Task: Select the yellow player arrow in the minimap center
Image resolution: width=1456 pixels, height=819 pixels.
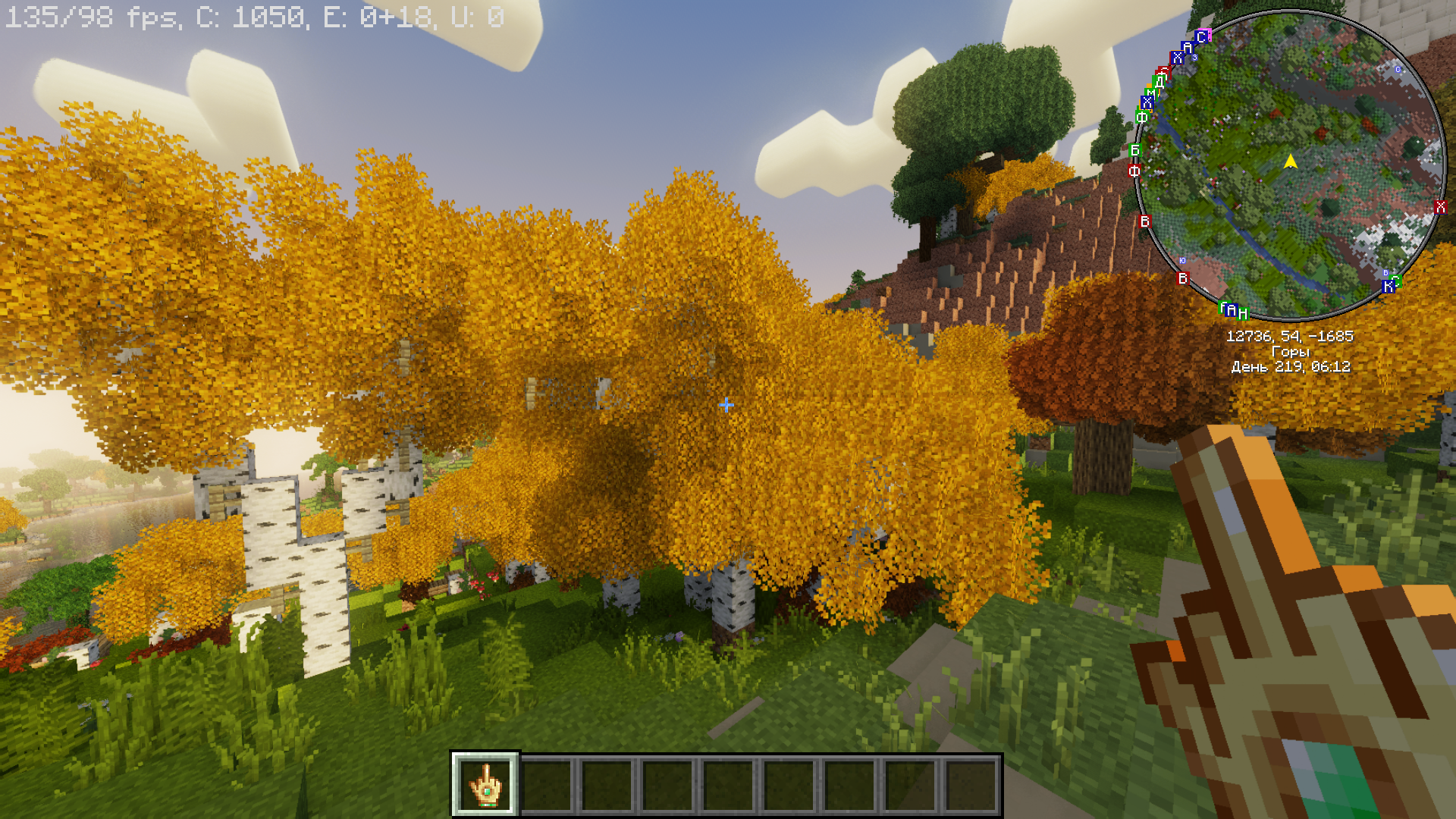Action: click(1289, 161)
